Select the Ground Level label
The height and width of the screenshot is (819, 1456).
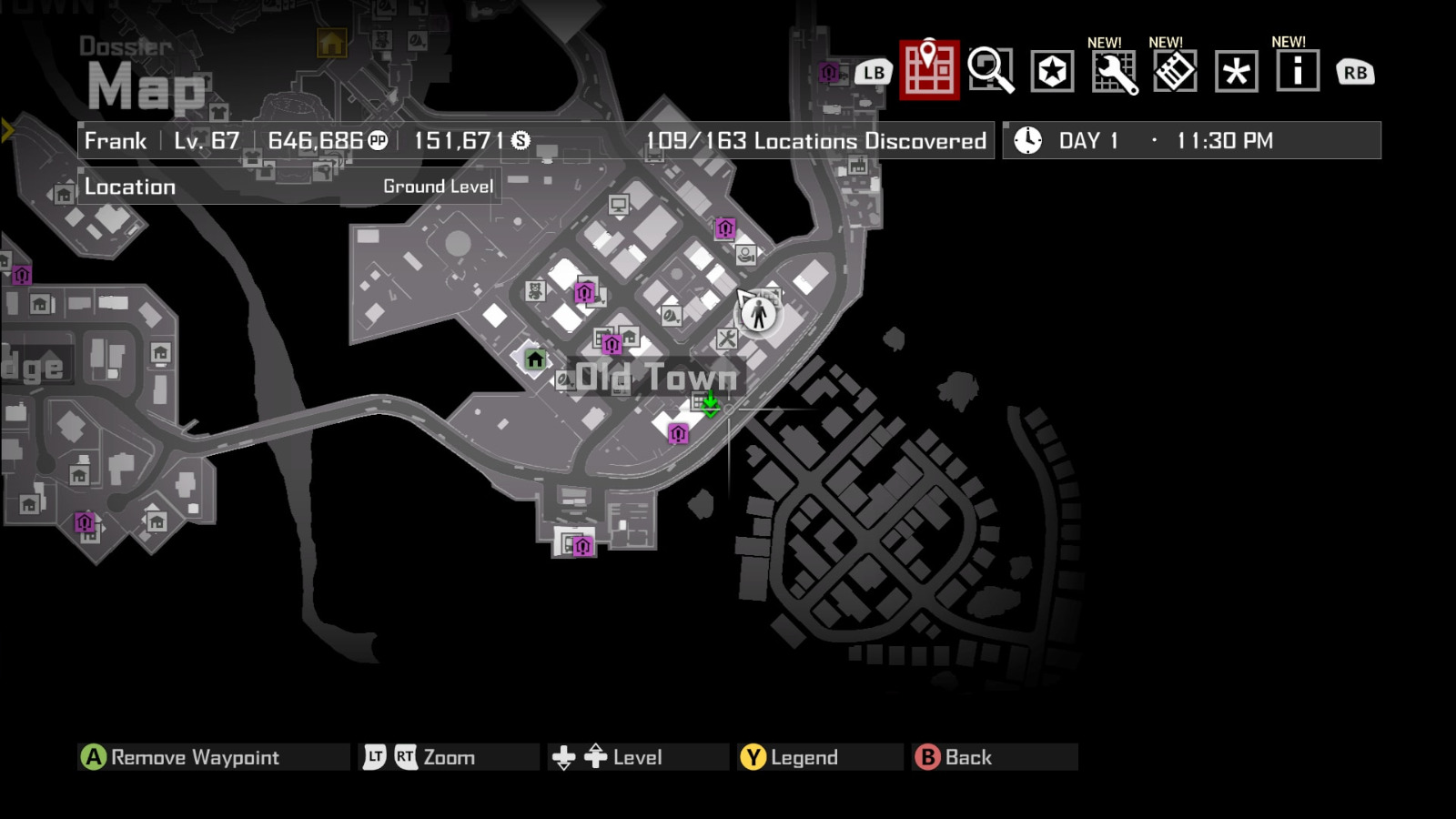pyautogui.click(x=438, y=186)
